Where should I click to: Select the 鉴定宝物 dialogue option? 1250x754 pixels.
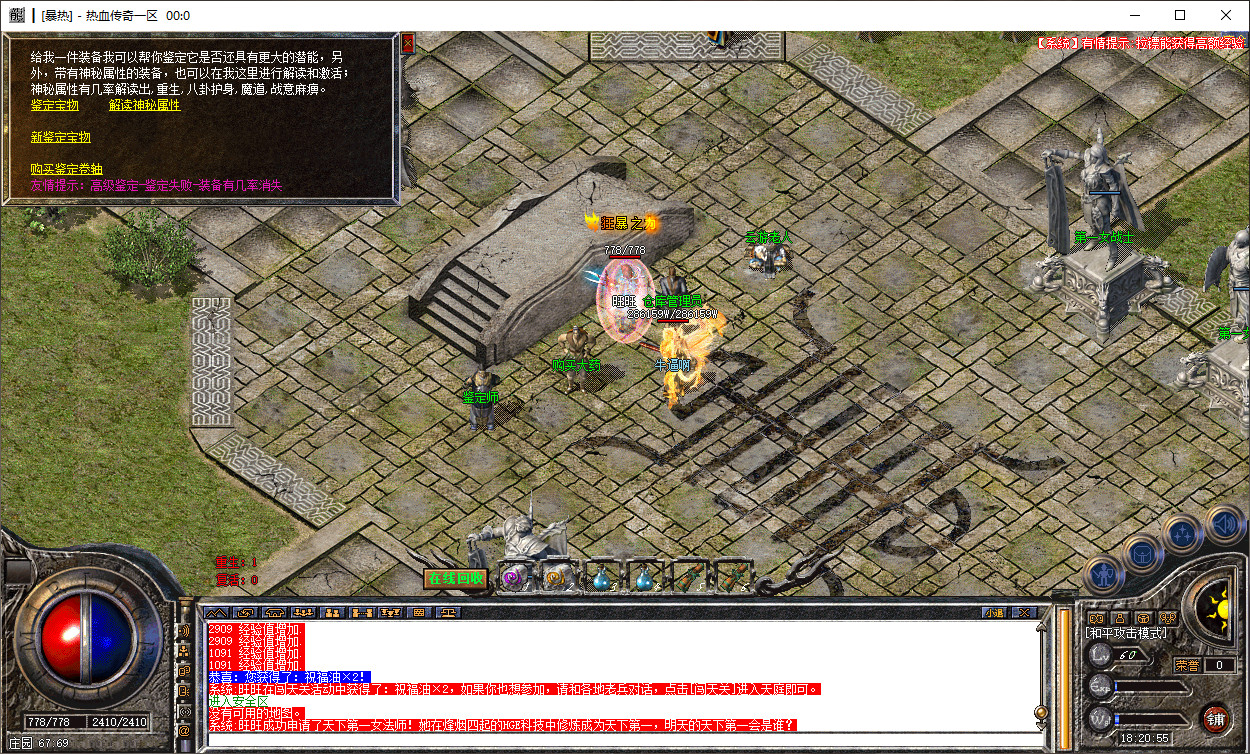pos(55,105)
